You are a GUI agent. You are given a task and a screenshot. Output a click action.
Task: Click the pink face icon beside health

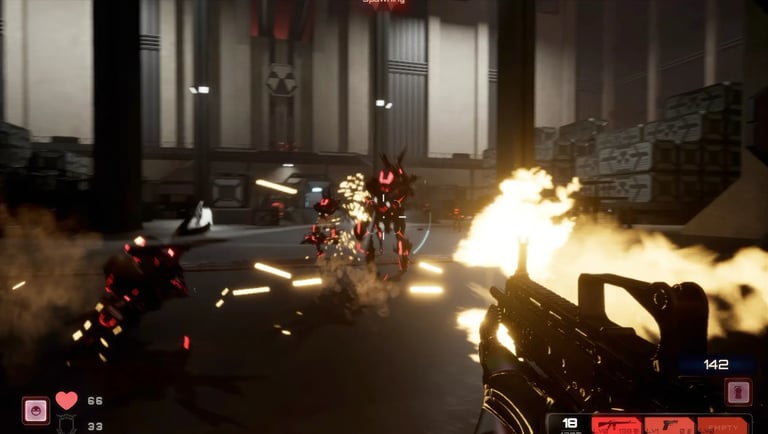click(x=36, y=409)
